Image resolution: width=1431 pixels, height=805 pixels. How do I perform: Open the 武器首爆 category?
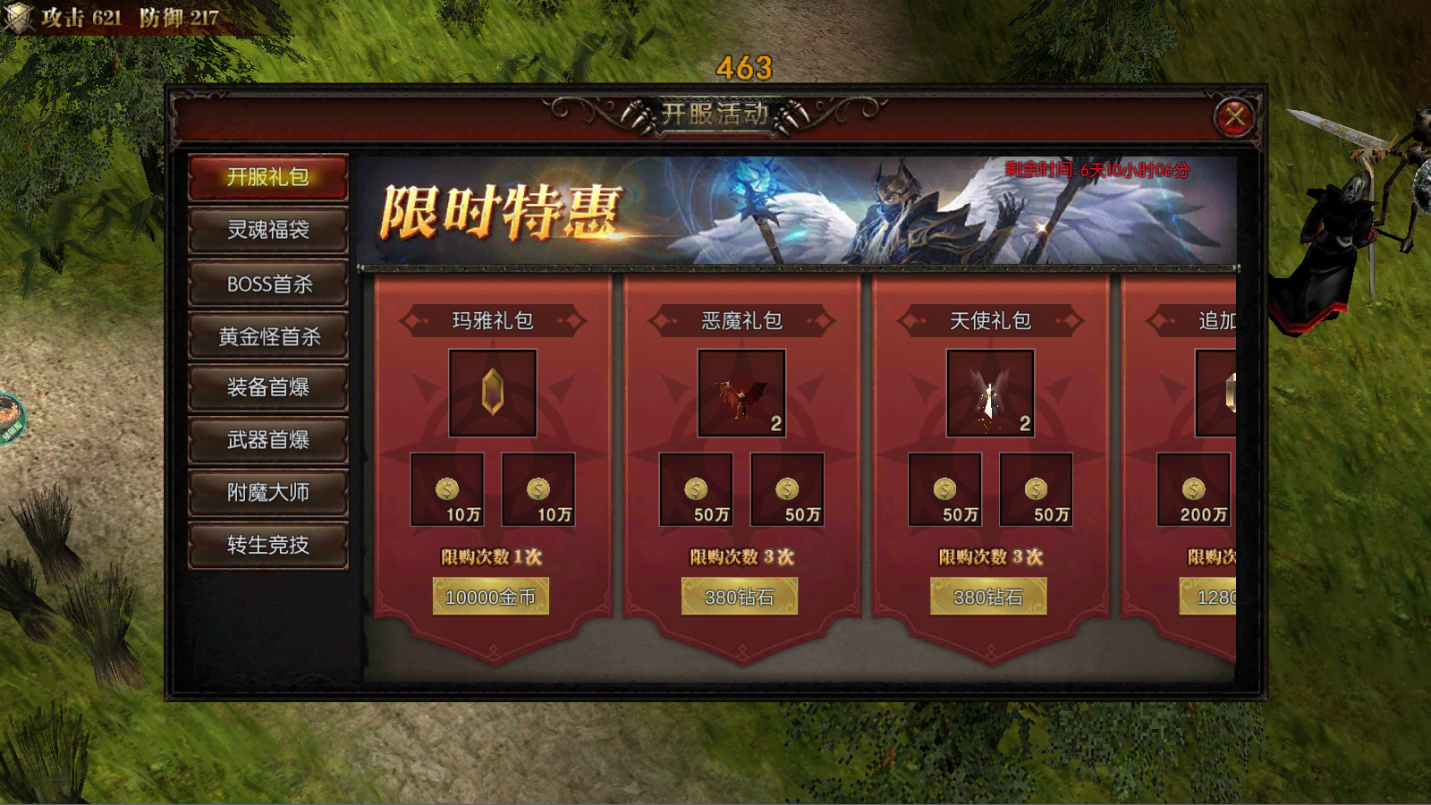[x=268, y=440]
